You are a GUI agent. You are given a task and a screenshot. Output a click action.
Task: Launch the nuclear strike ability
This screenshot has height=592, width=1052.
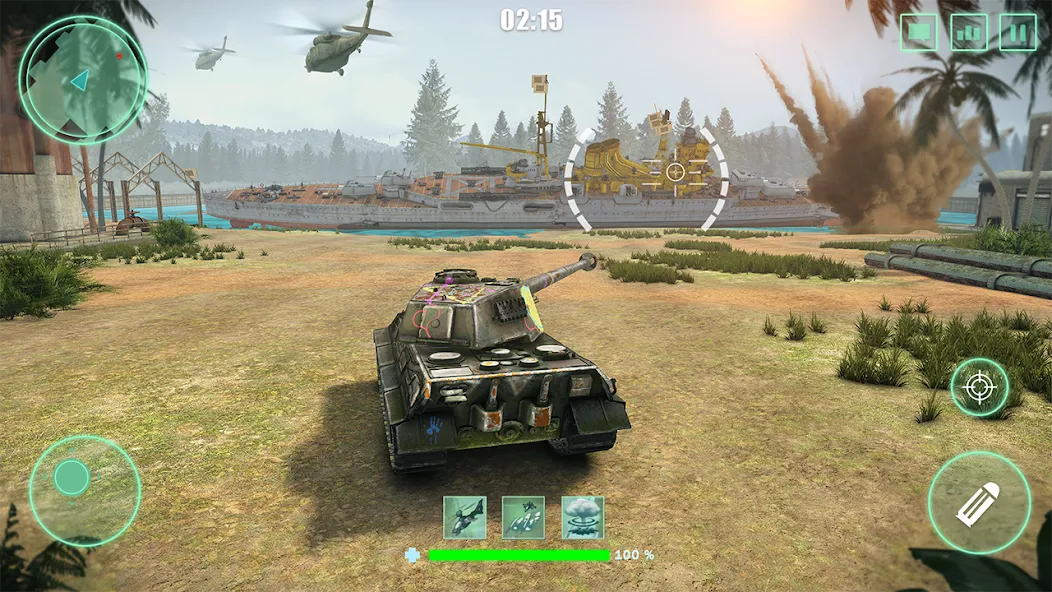[583, 518]
